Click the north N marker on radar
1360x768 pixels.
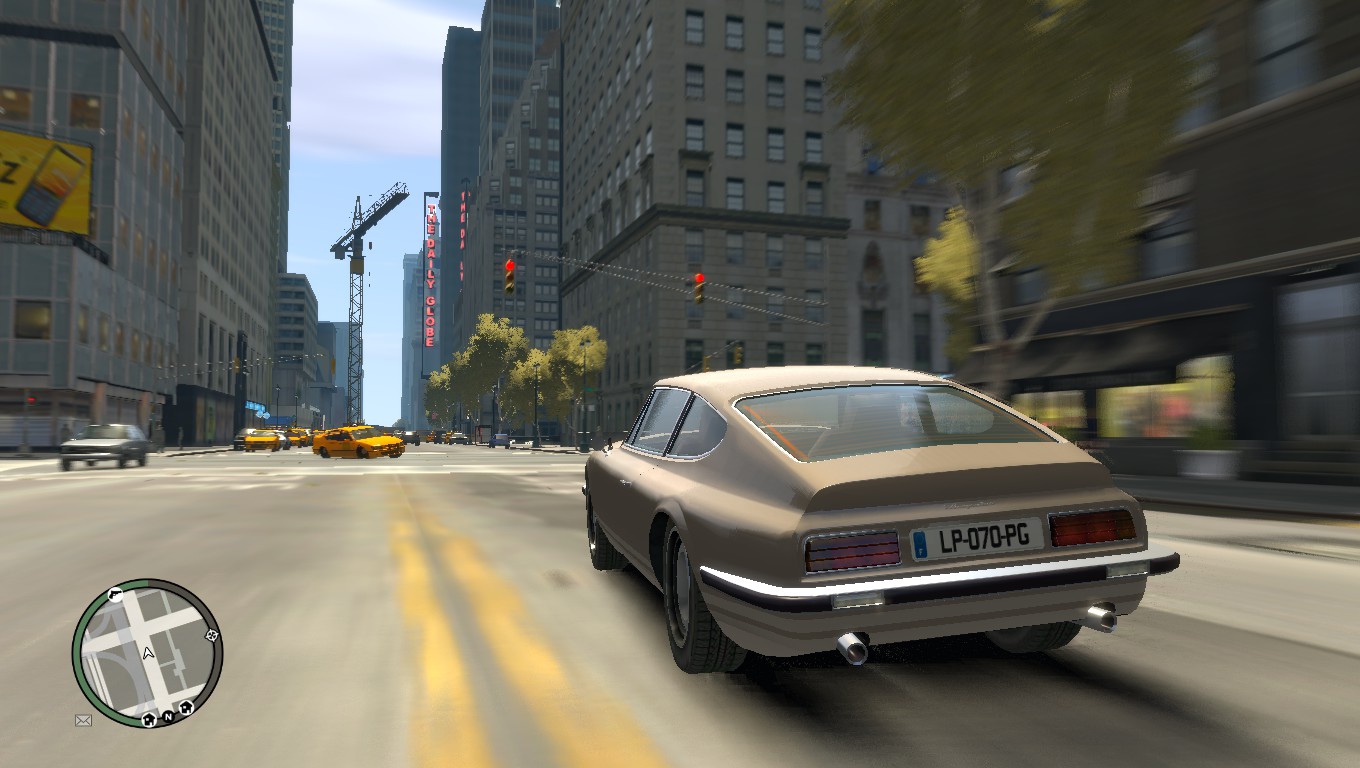coord(169,716)
